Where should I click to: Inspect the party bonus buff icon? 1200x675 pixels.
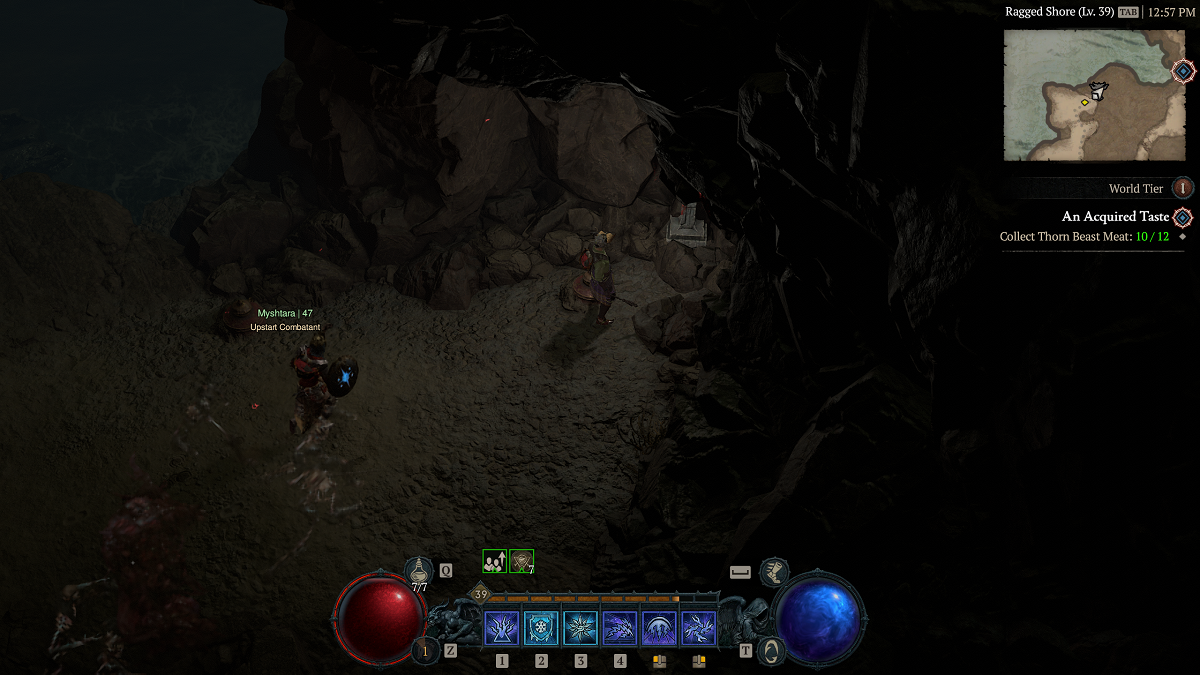coord(494,562)
